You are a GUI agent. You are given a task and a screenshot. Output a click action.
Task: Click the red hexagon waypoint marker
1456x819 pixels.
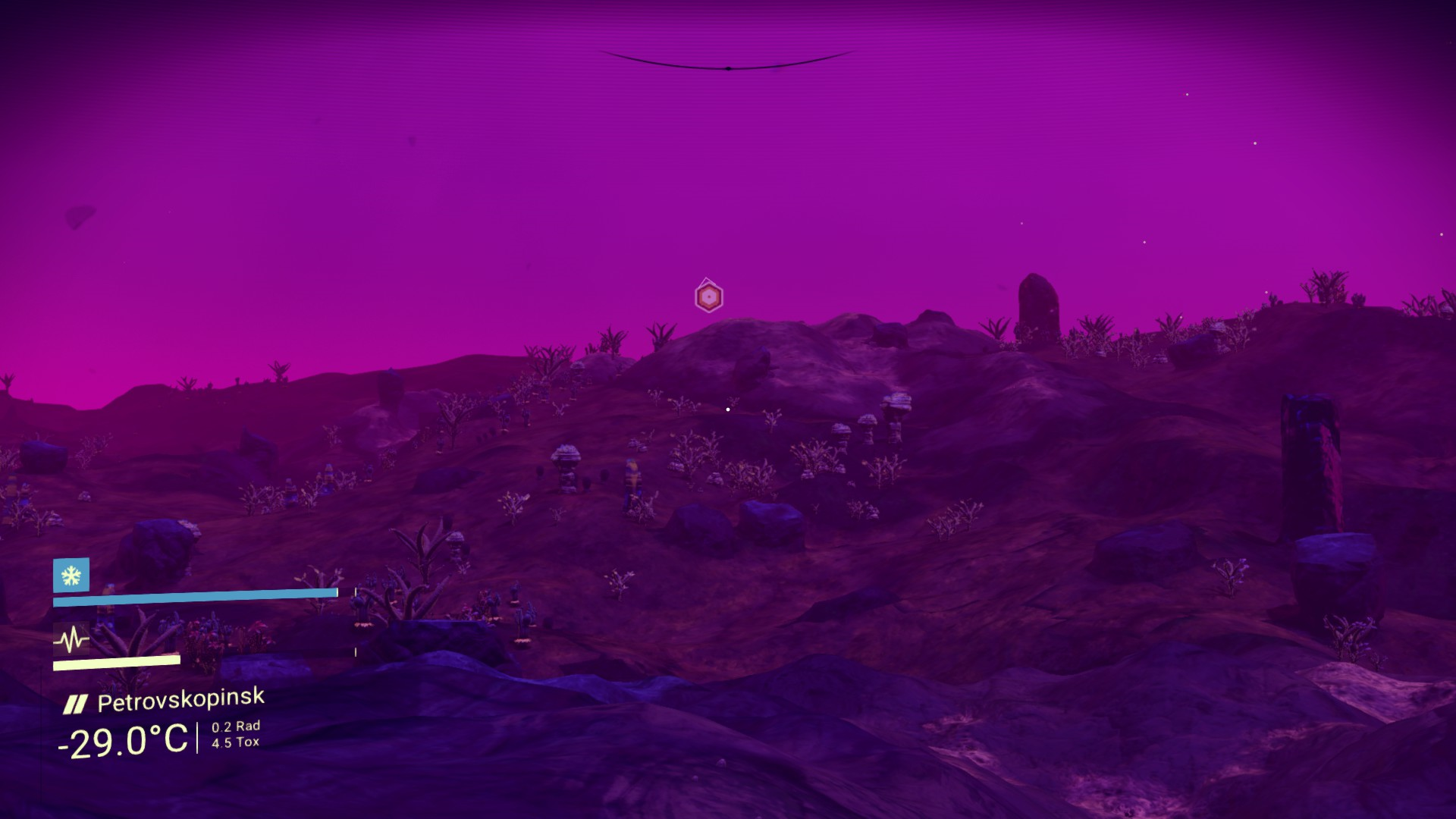tap(708, 297)
